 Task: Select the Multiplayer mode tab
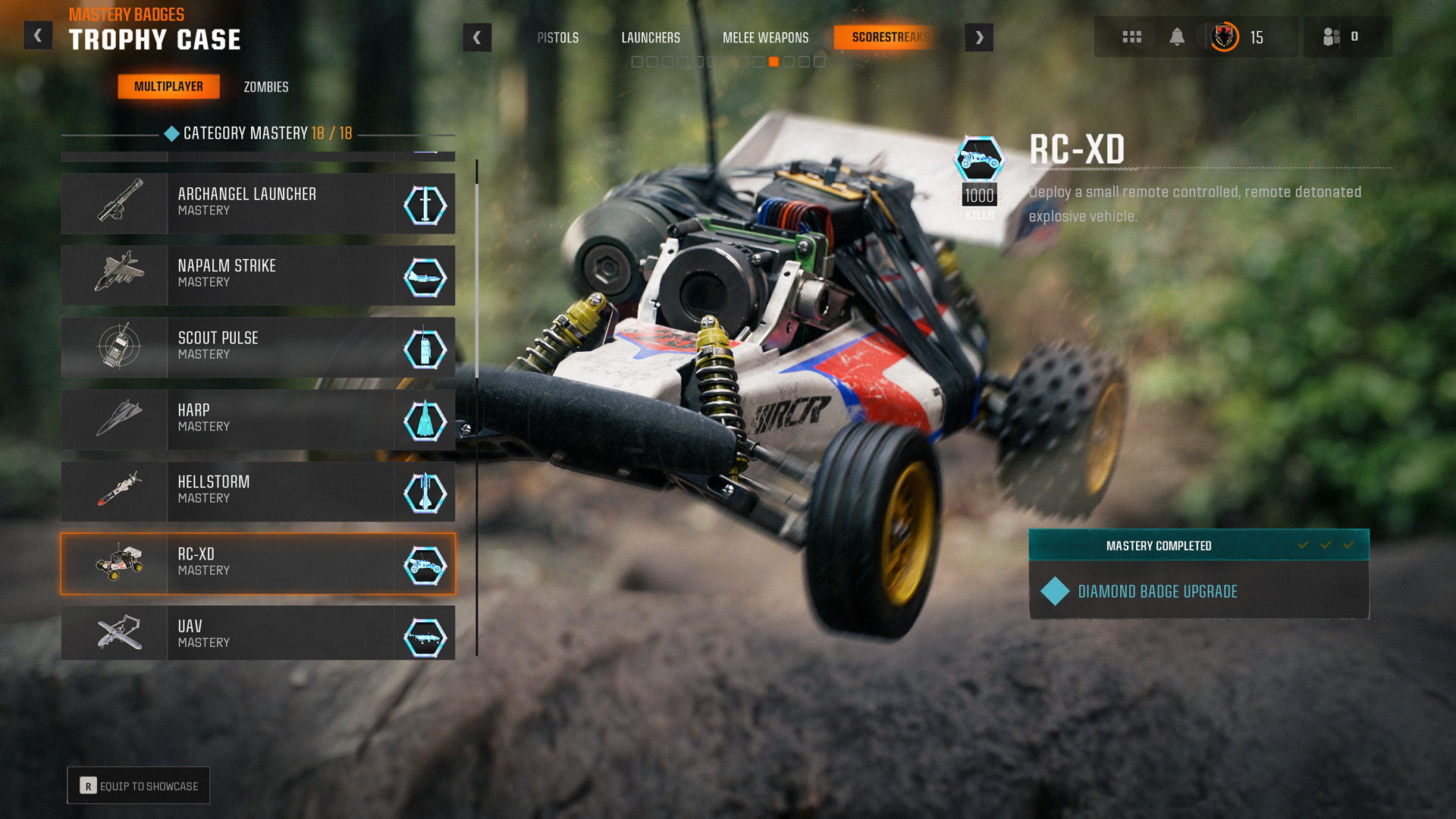tap(168, 86)
